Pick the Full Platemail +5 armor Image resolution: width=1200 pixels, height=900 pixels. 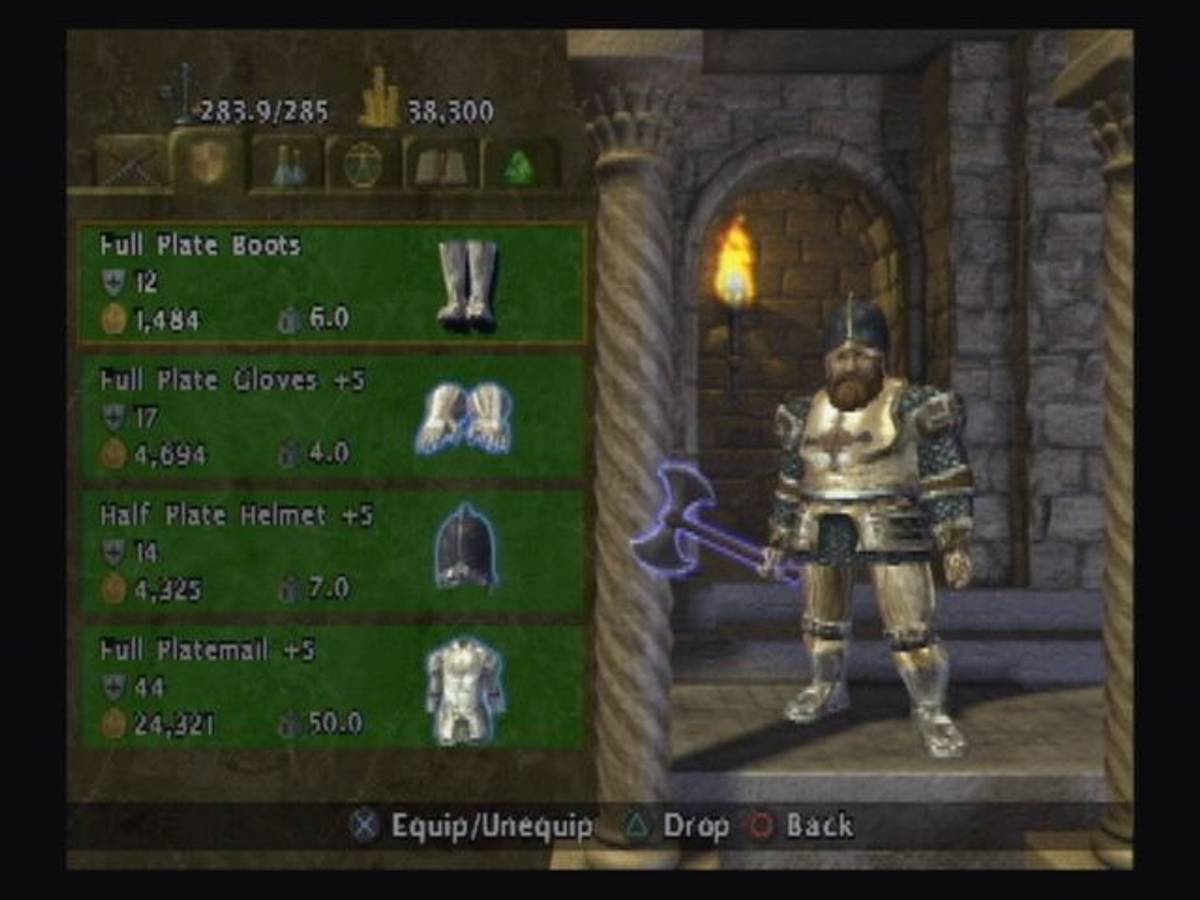point(331,687)
